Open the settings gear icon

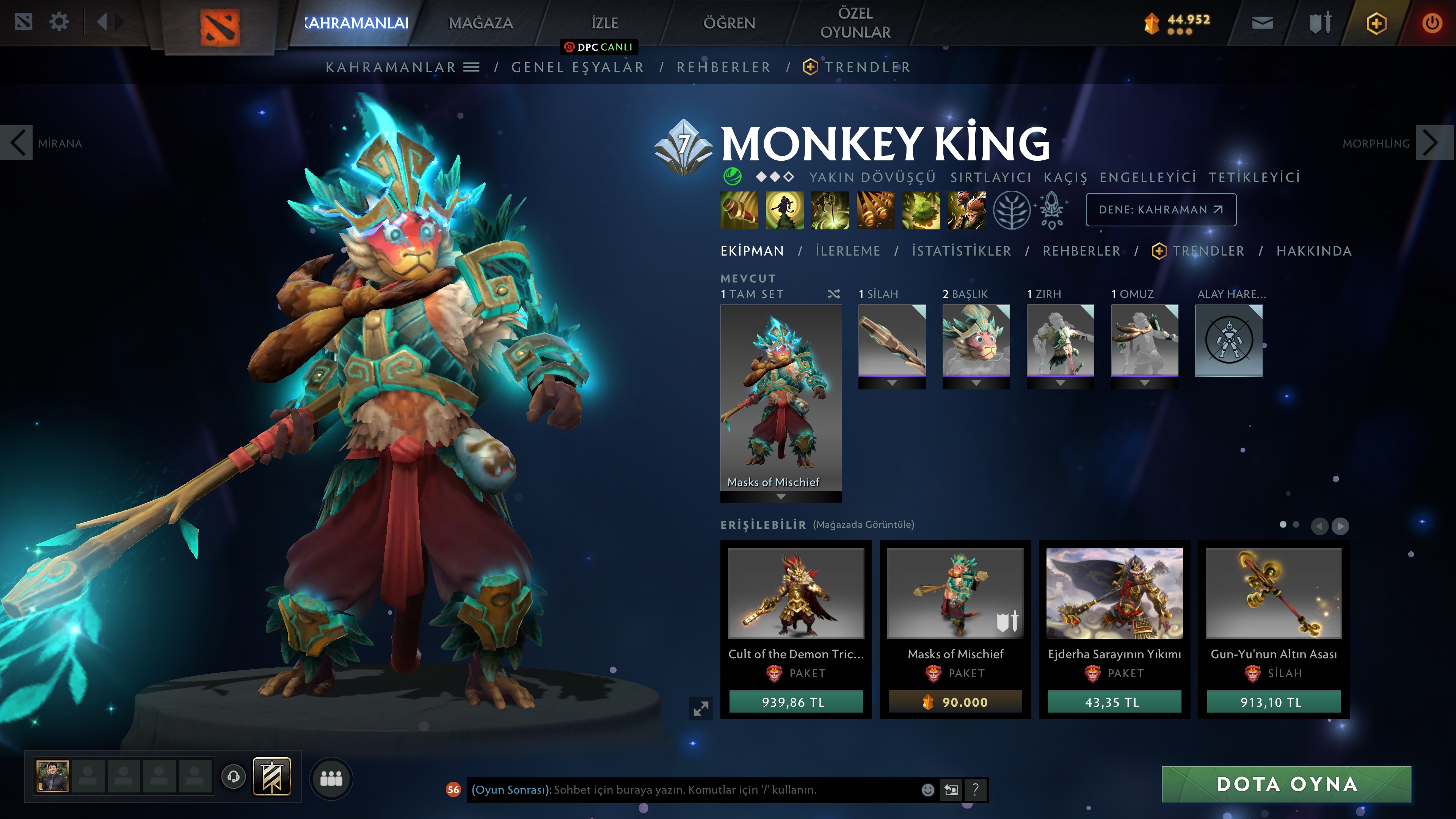(59, 23)
